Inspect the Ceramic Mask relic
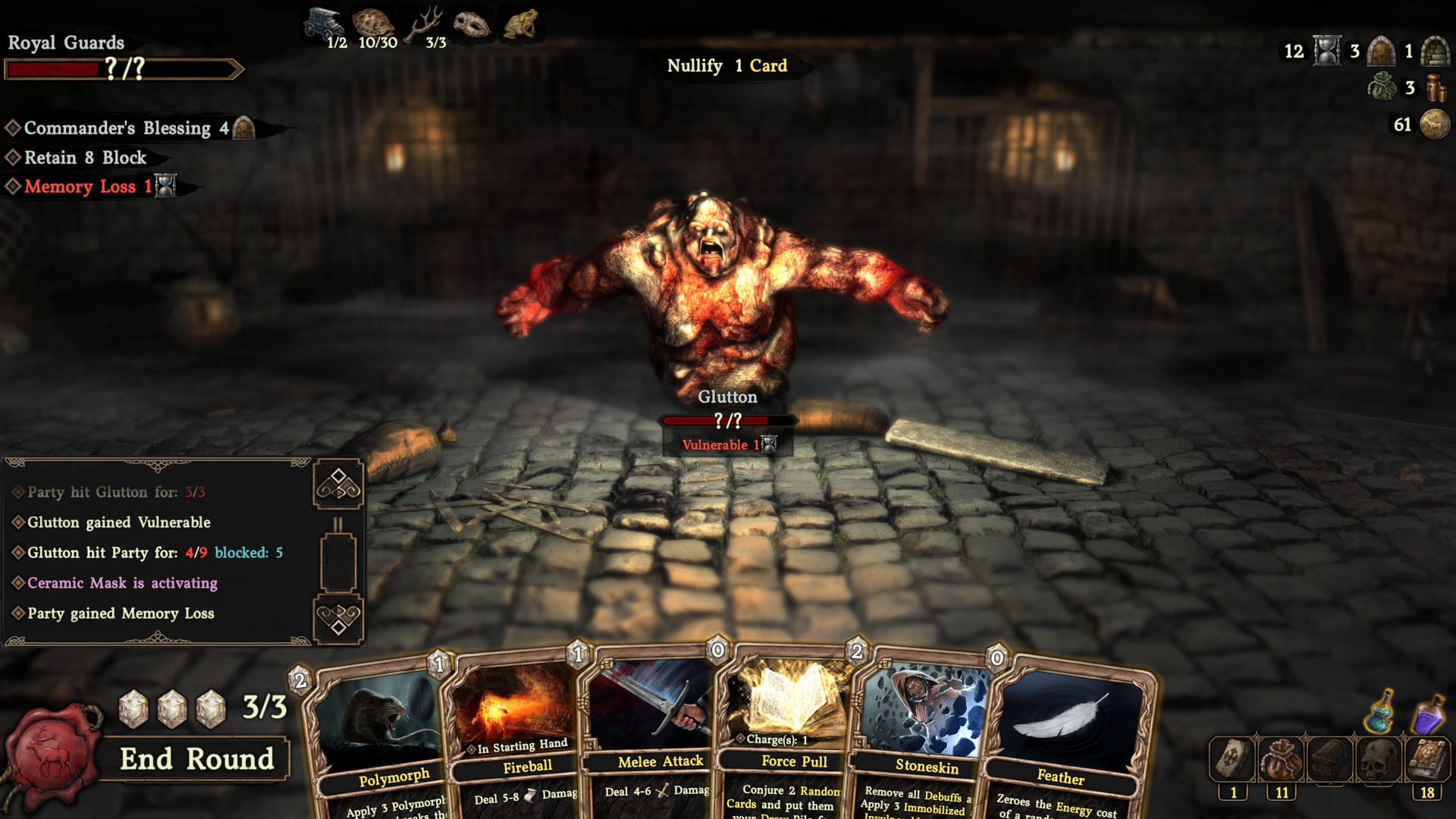Viewport: 1456px width, 819px height. [473, 24]
